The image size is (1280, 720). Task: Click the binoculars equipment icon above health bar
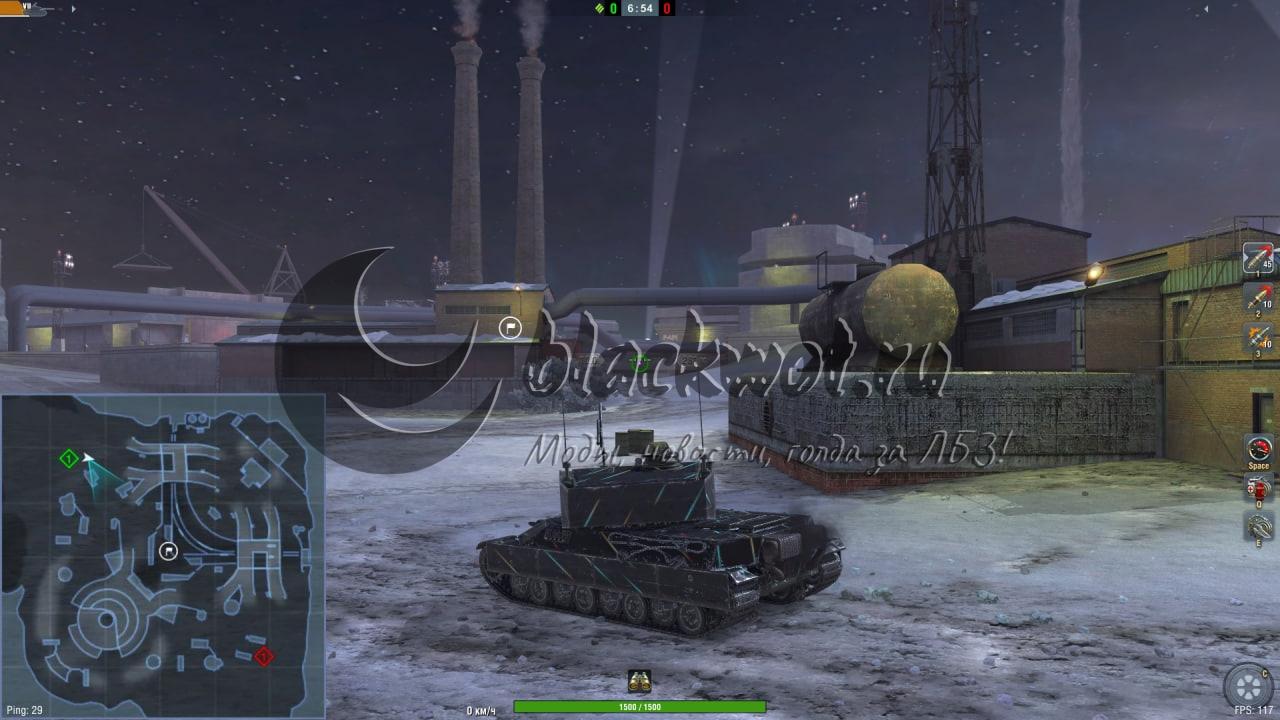tap(639, 681)
